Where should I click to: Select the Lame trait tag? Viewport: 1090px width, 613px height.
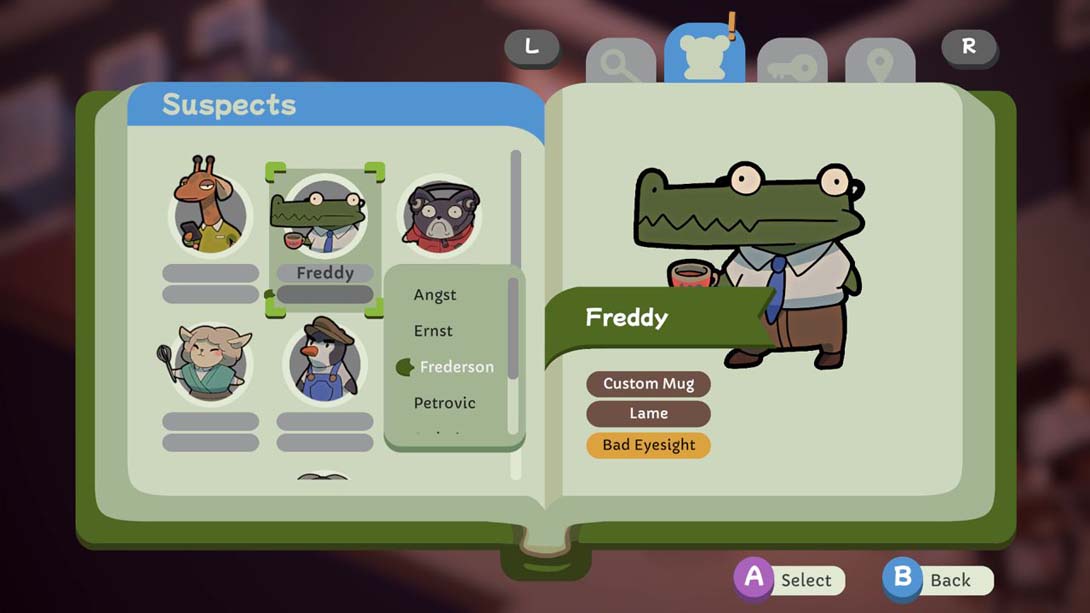pos(648,414)
